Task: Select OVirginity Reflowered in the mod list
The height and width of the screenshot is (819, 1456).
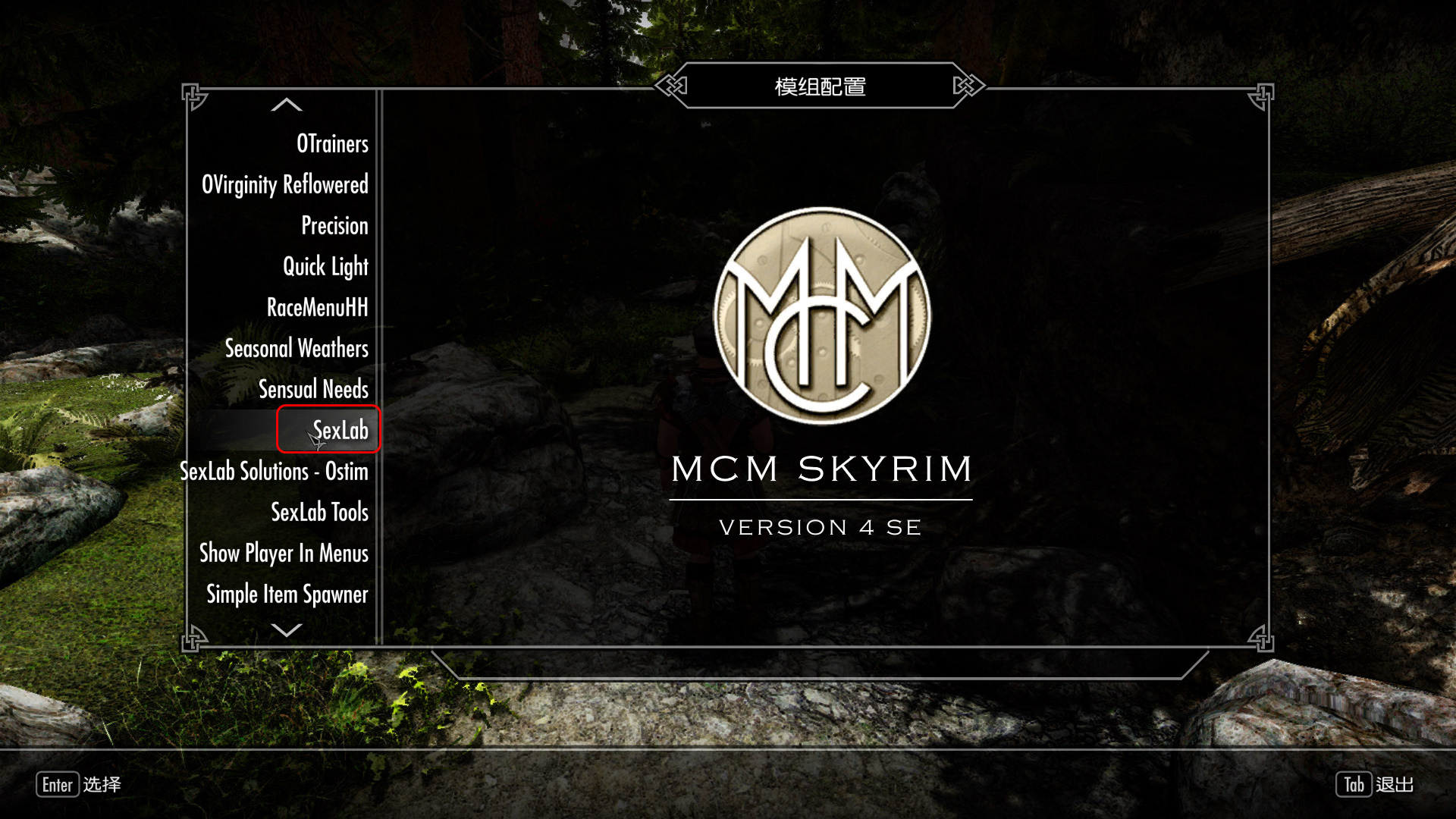Action: (x=285, y=185)
